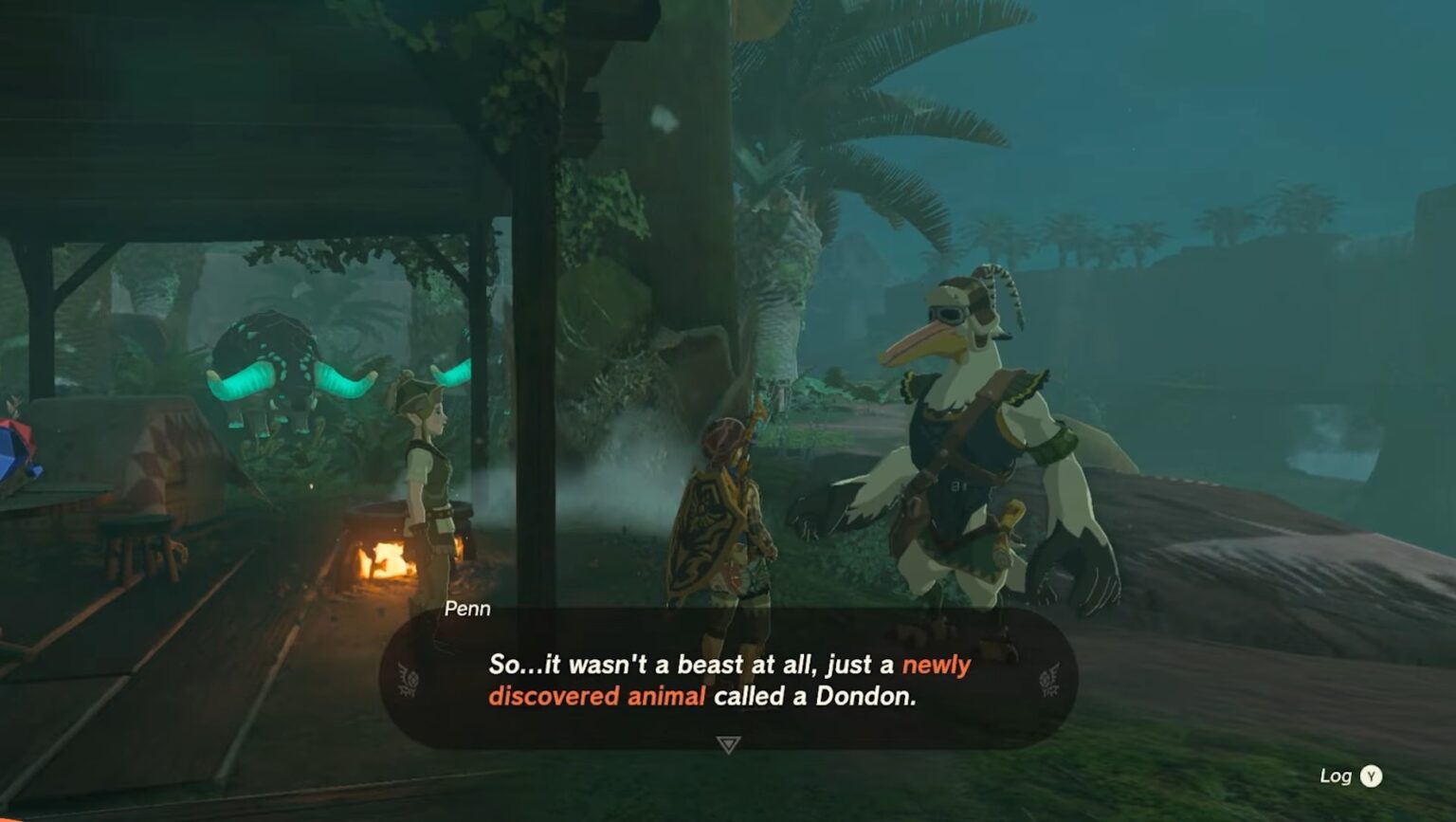Click the female NPC wearing the hat
The image size is (1456, 822).
click(x=428, y=465)
